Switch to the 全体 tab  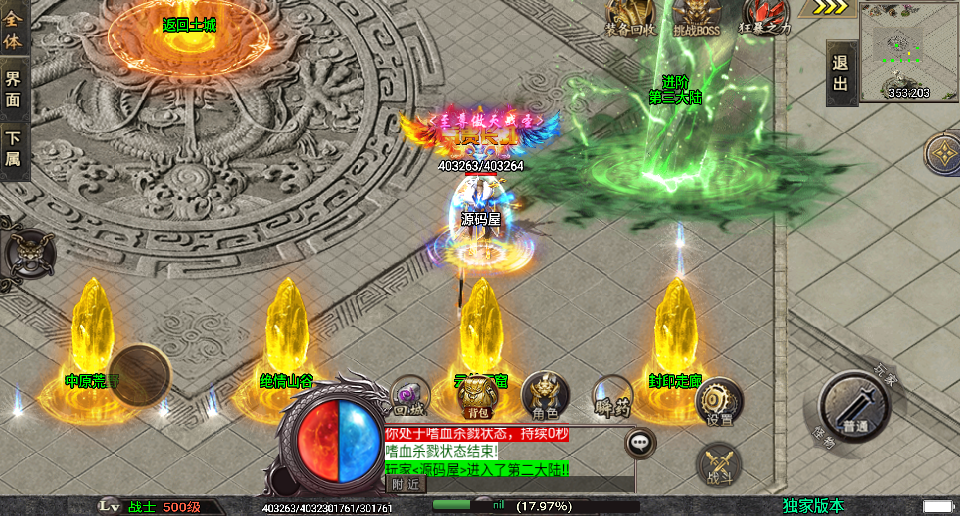pyautogui.click(x=13, y=28)
